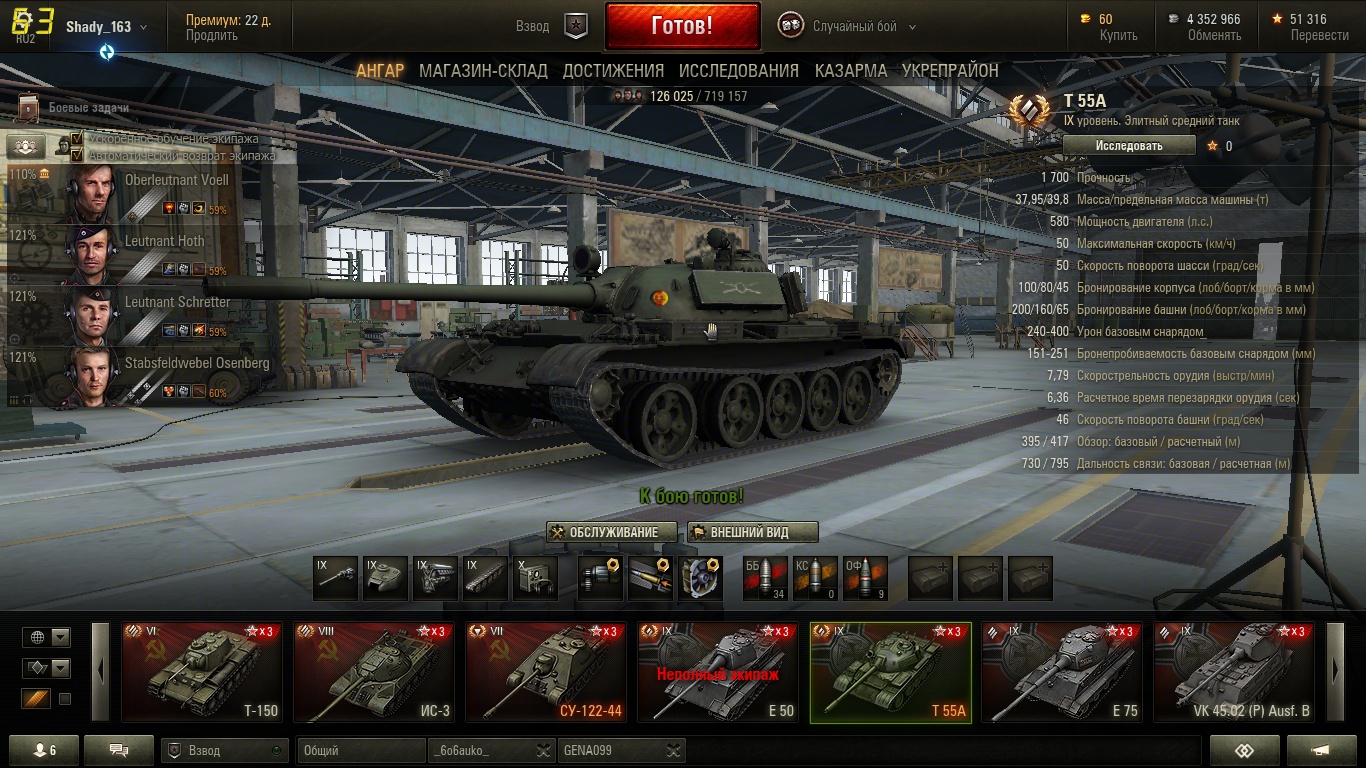The image size is (1366, 768).
Task: Open Боевые задачи missions
Action: pyautogui.click(x=75, y=108)
